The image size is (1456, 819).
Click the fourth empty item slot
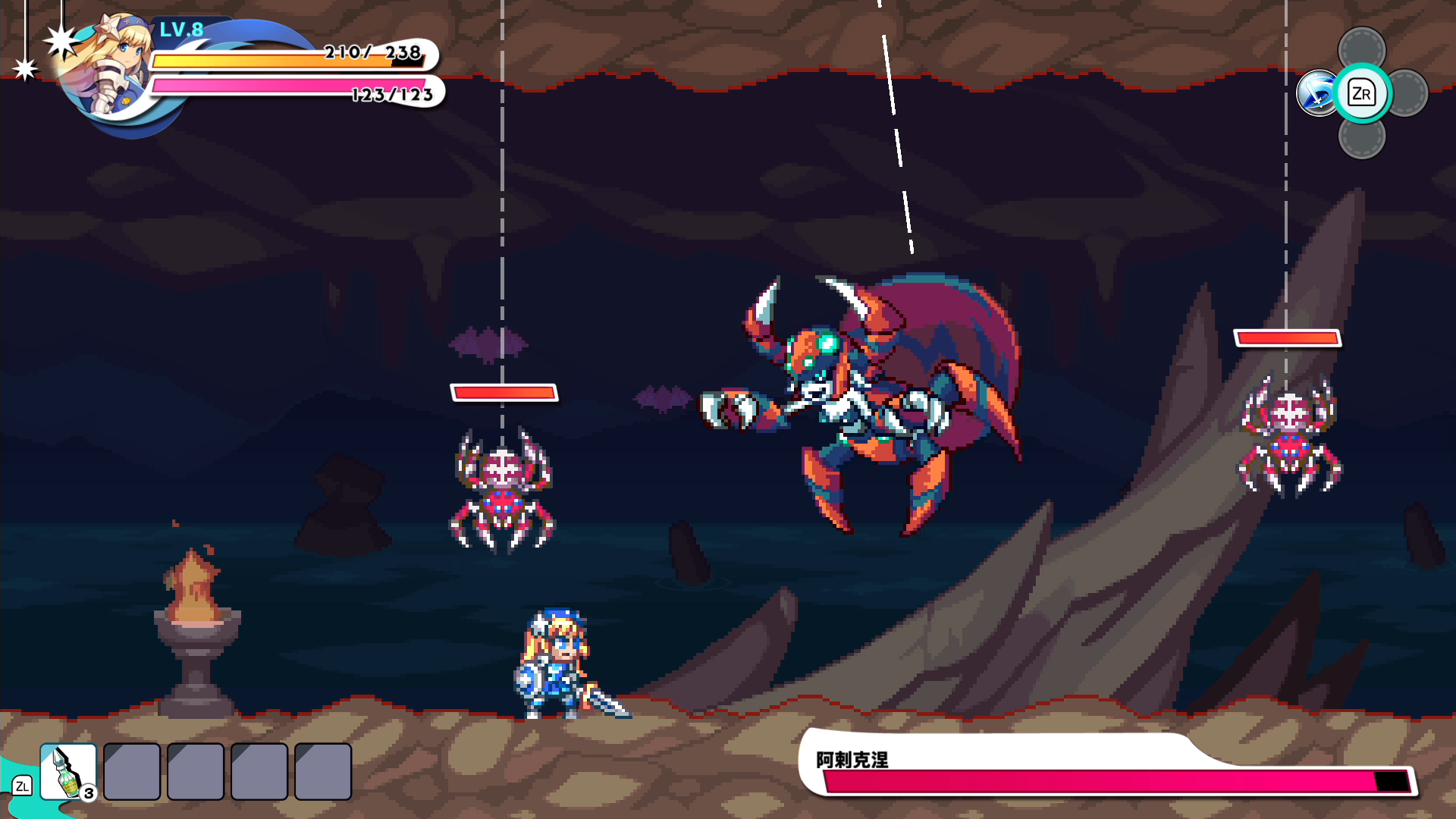coord(258,771)
